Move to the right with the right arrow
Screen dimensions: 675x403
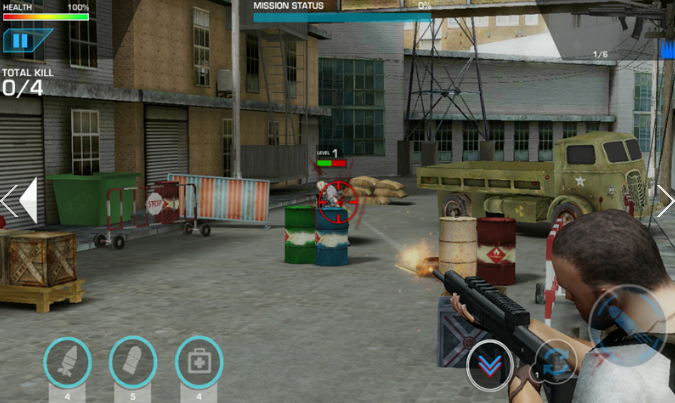pyautogui.click(x=664, y=200)
